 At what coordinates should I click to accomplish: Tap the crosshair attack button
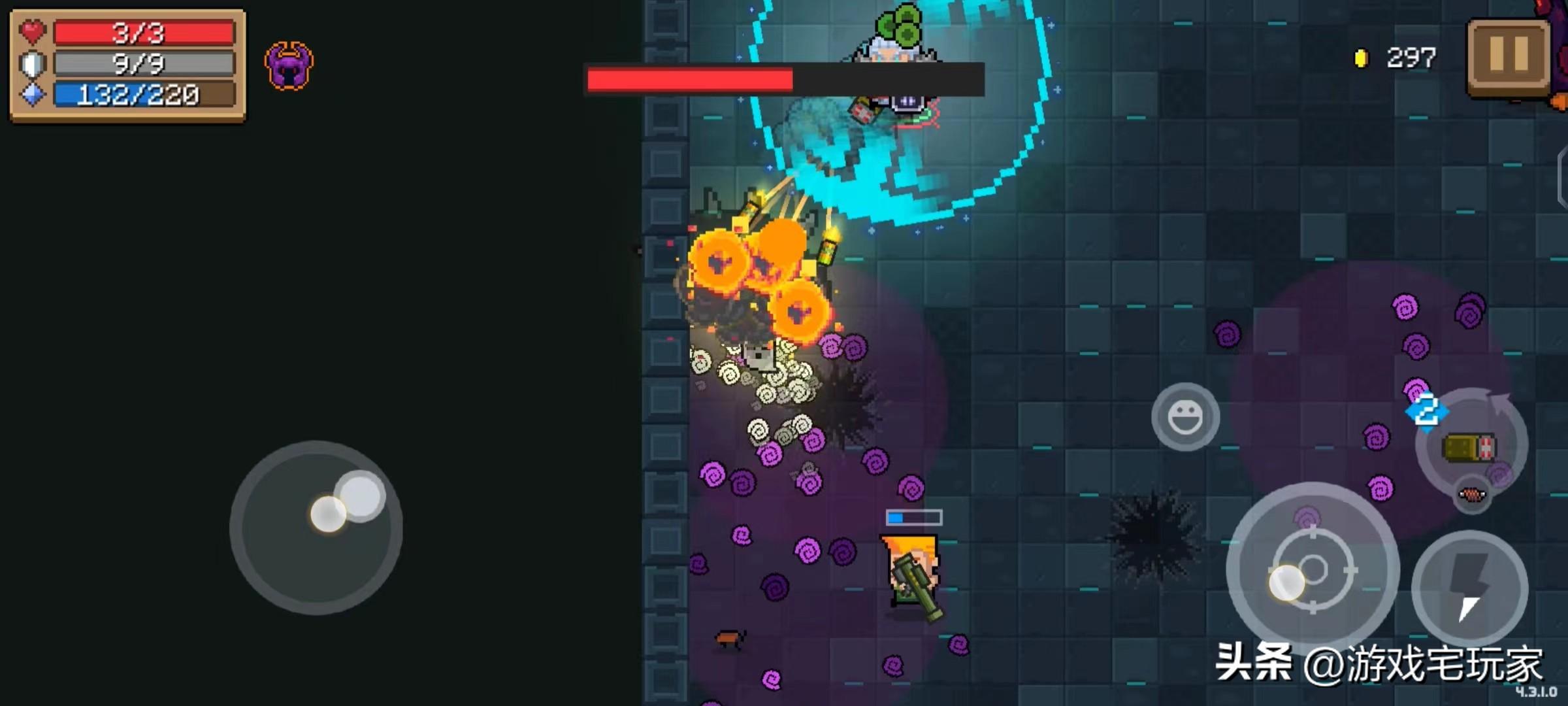pos(1313,569)
